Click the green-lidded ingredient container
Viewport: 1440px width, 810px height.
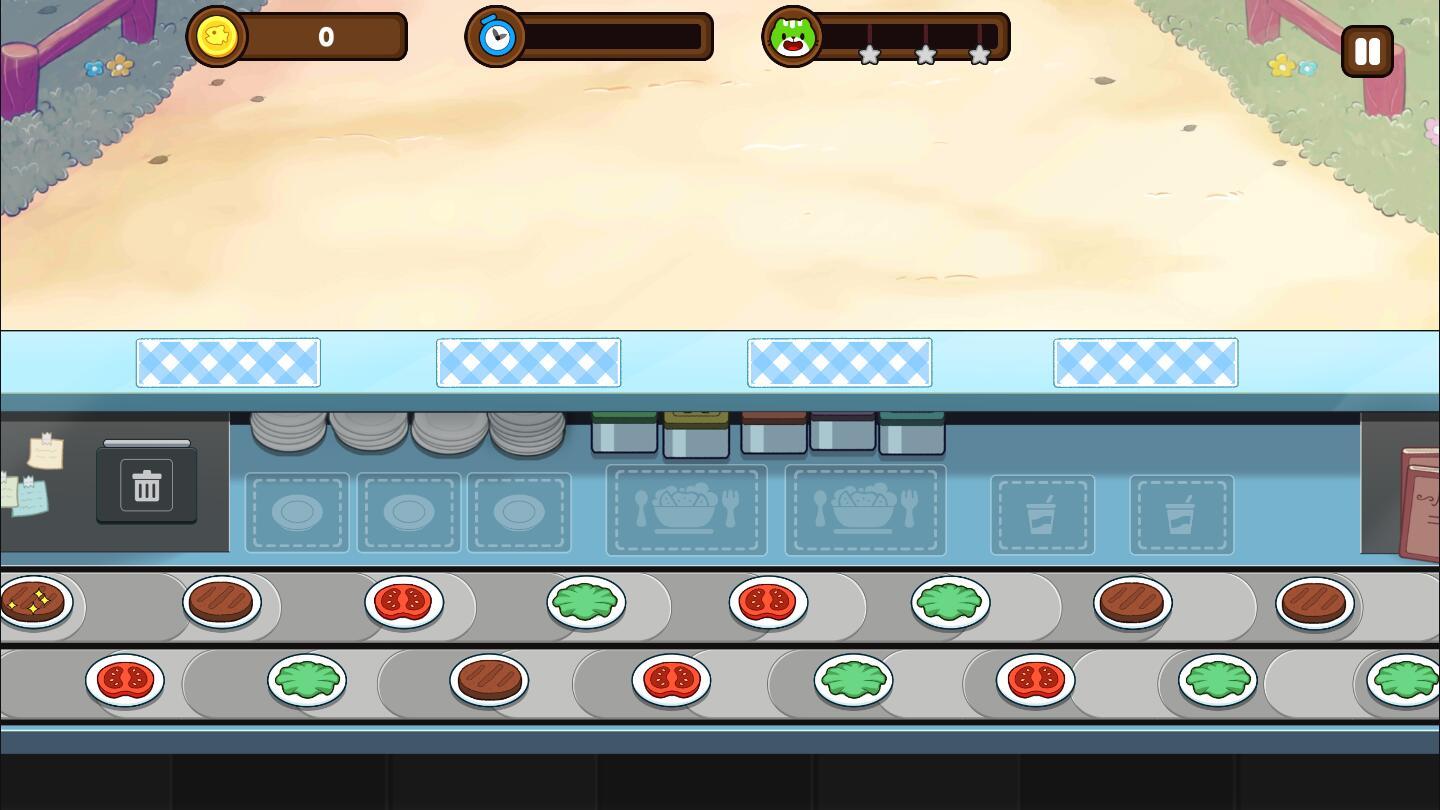tap(624, 430)
